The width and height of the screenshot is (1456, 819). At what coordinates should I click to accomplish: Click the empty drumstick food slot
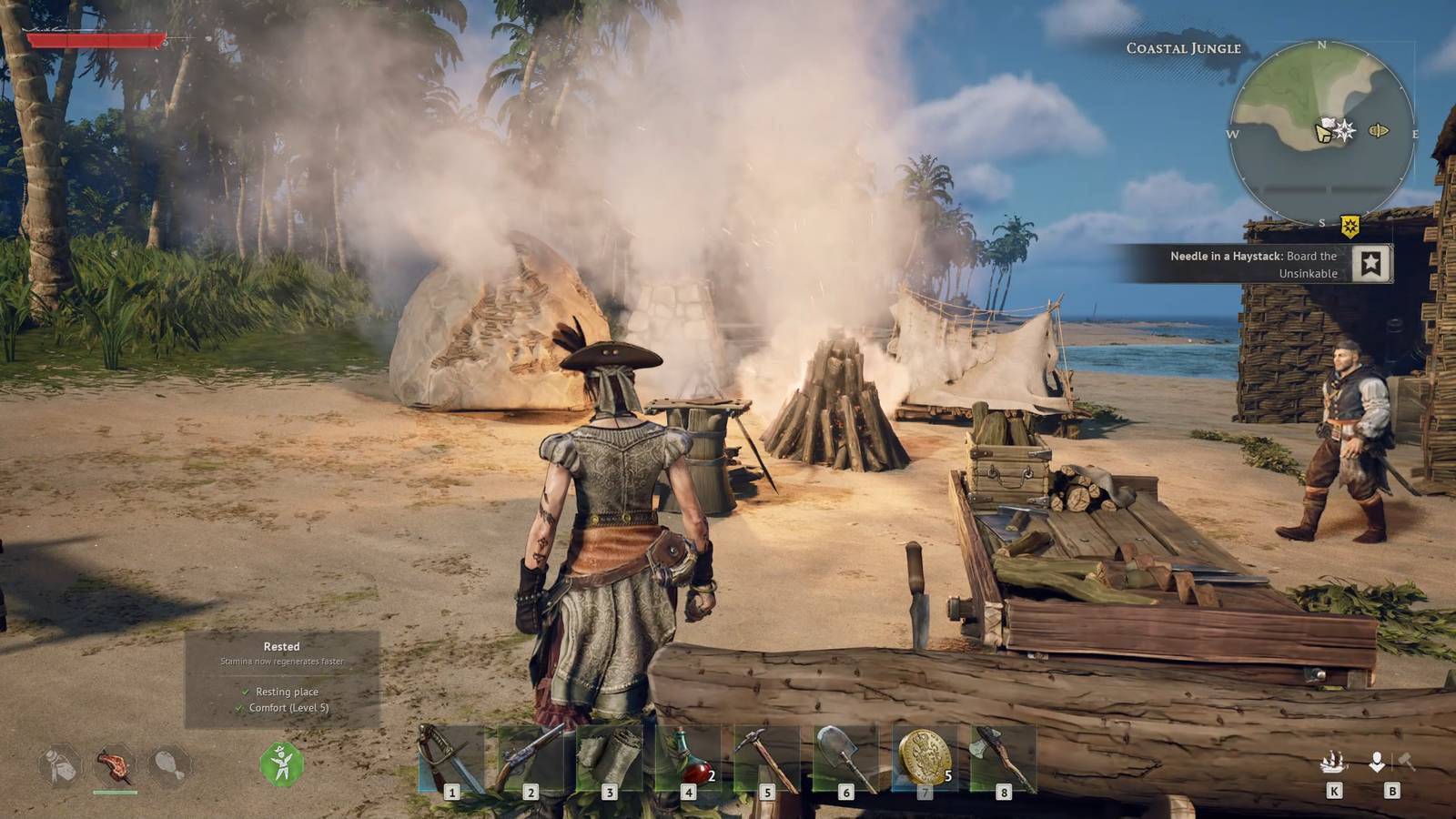(169, 765)
